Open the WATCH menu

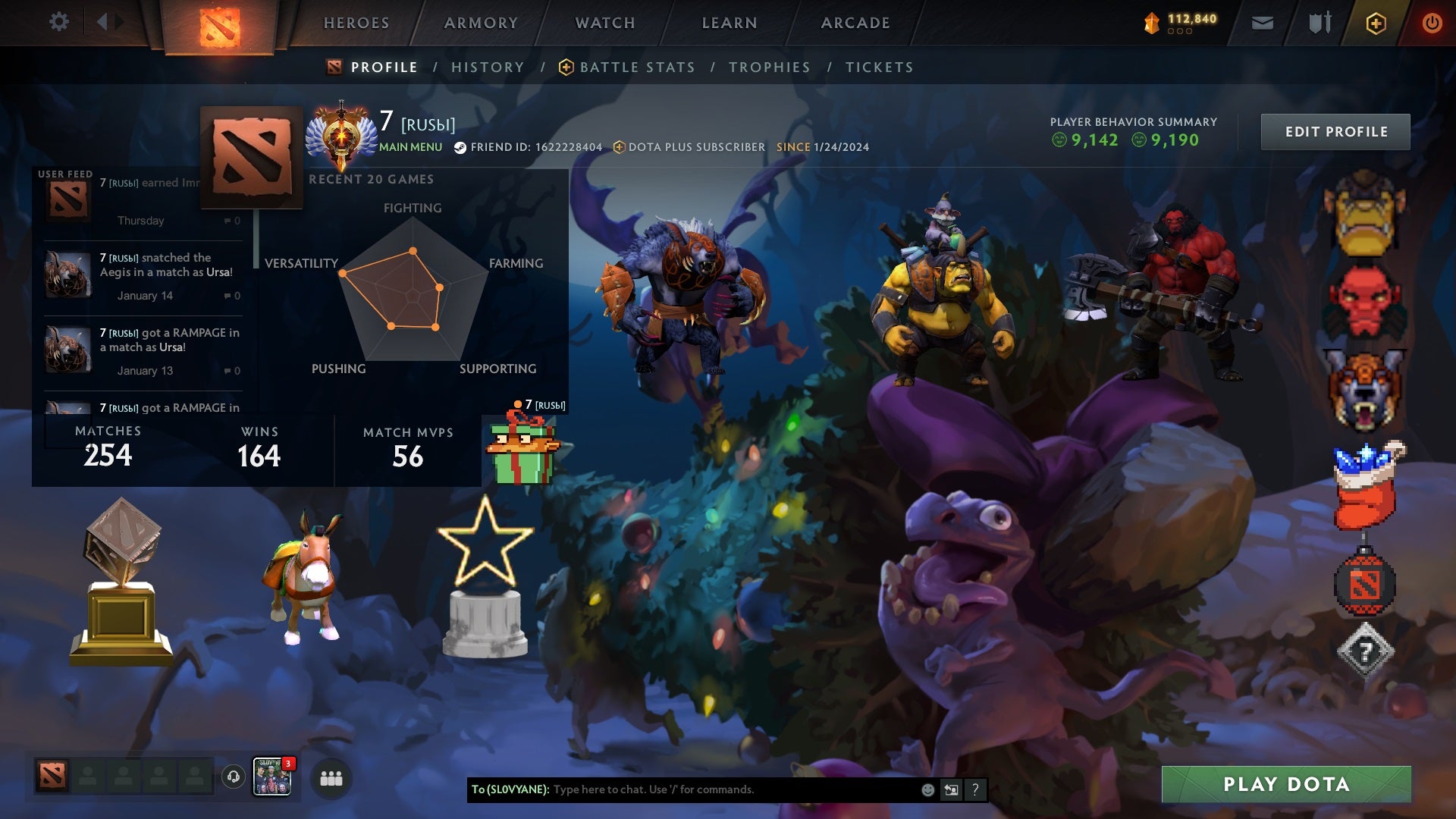point(604,23)
